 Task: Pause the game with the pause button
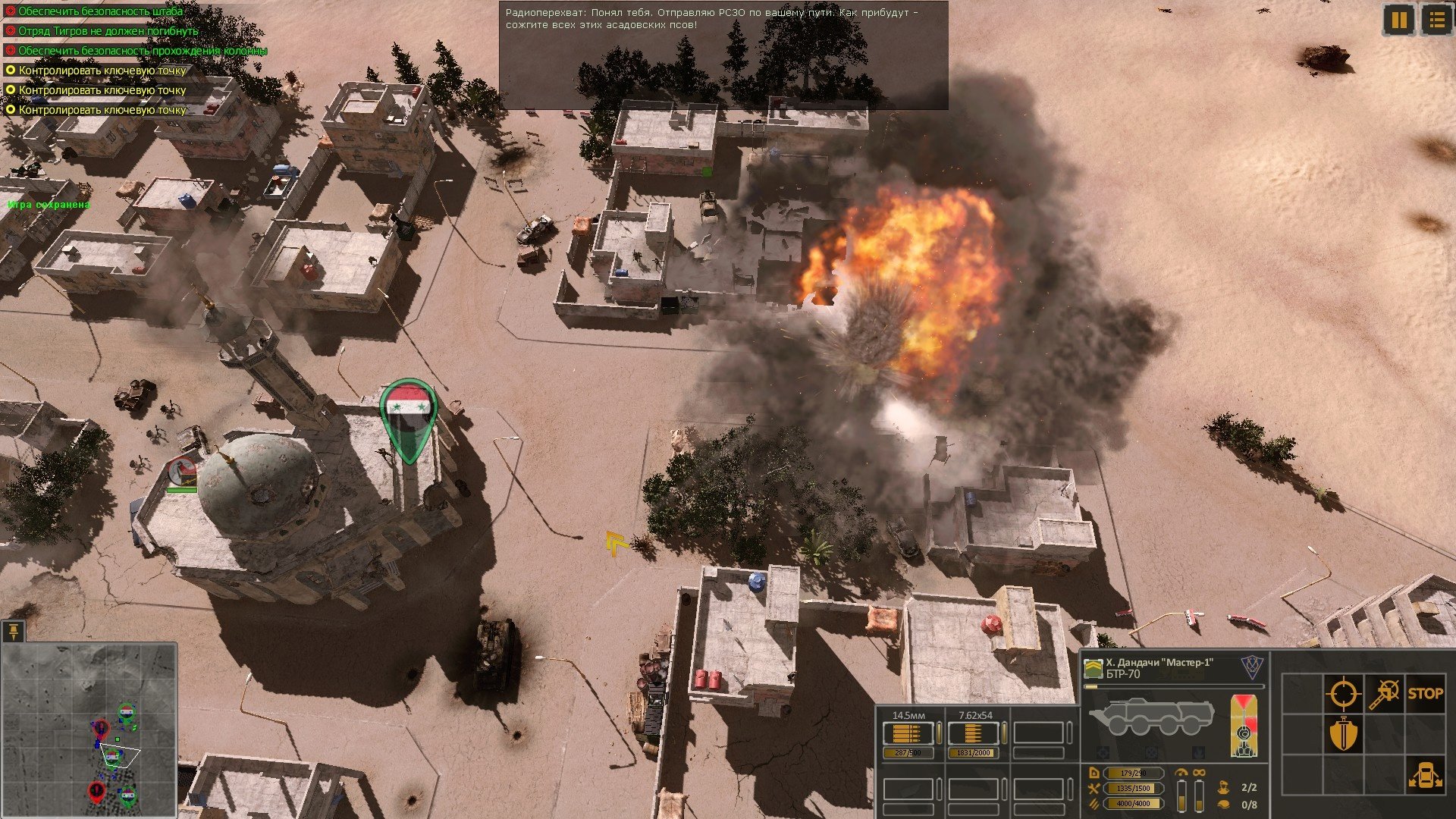click(x=1399, y=20)
